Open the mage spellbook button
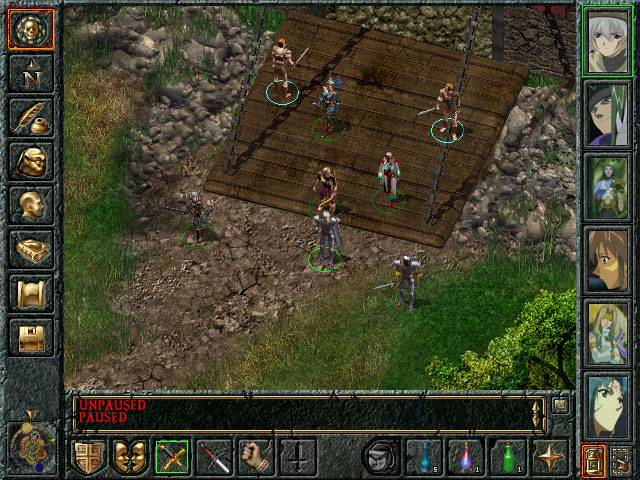This screenshot has height=480, width=640. tap(30, 248)
